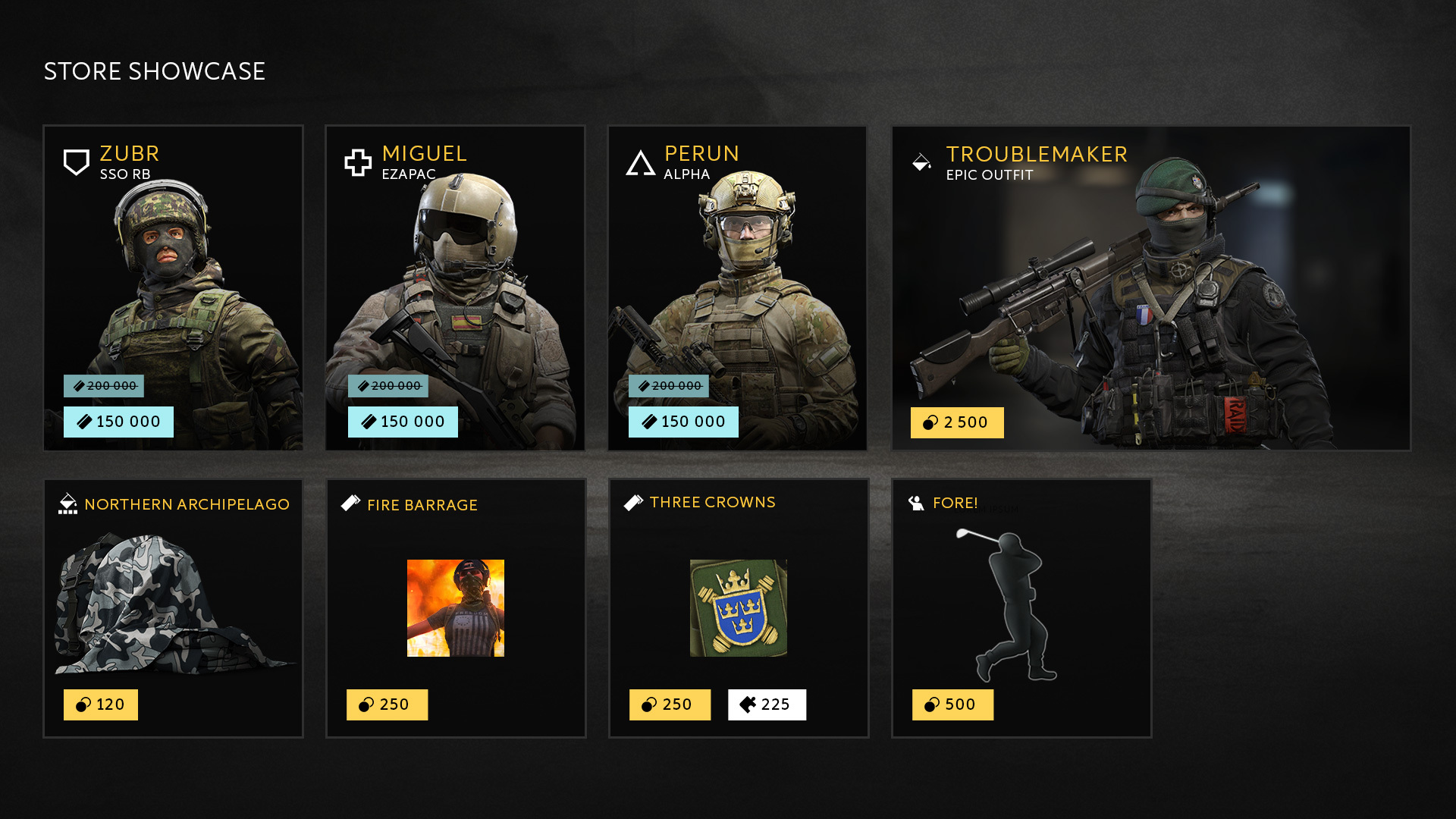Select the Fire Barrage item card

click(x=455, y=599)
